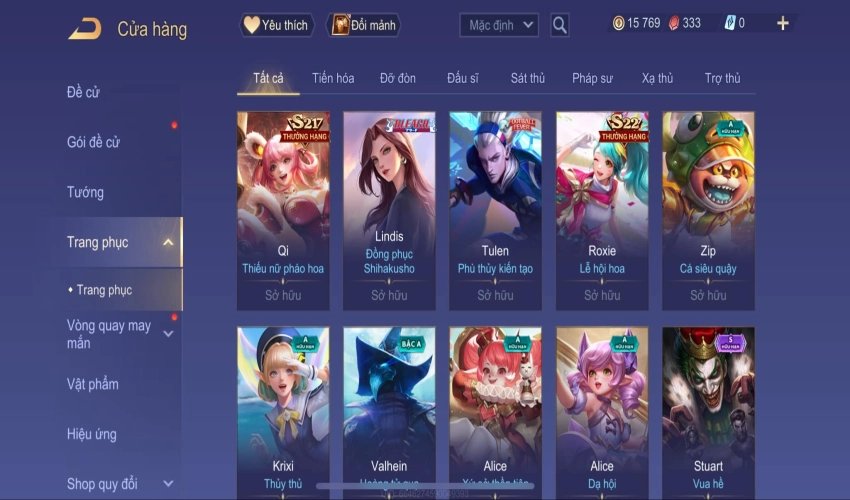Expand the Mặc định sort dropdown
The width and height of the screenshot is (850, 500).
point(499,25)
